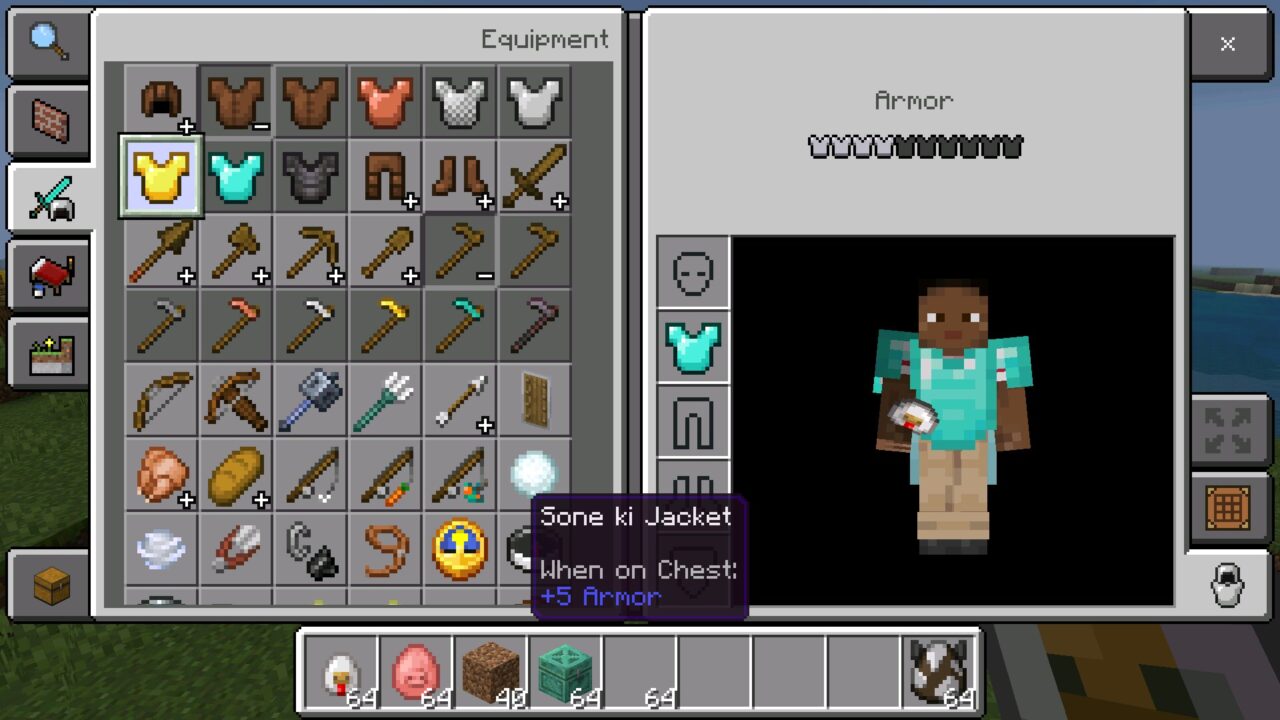This screenshot has width=1280, height=720.
Task: Select the netherite chestplate
Action: [x=310, y=178]
